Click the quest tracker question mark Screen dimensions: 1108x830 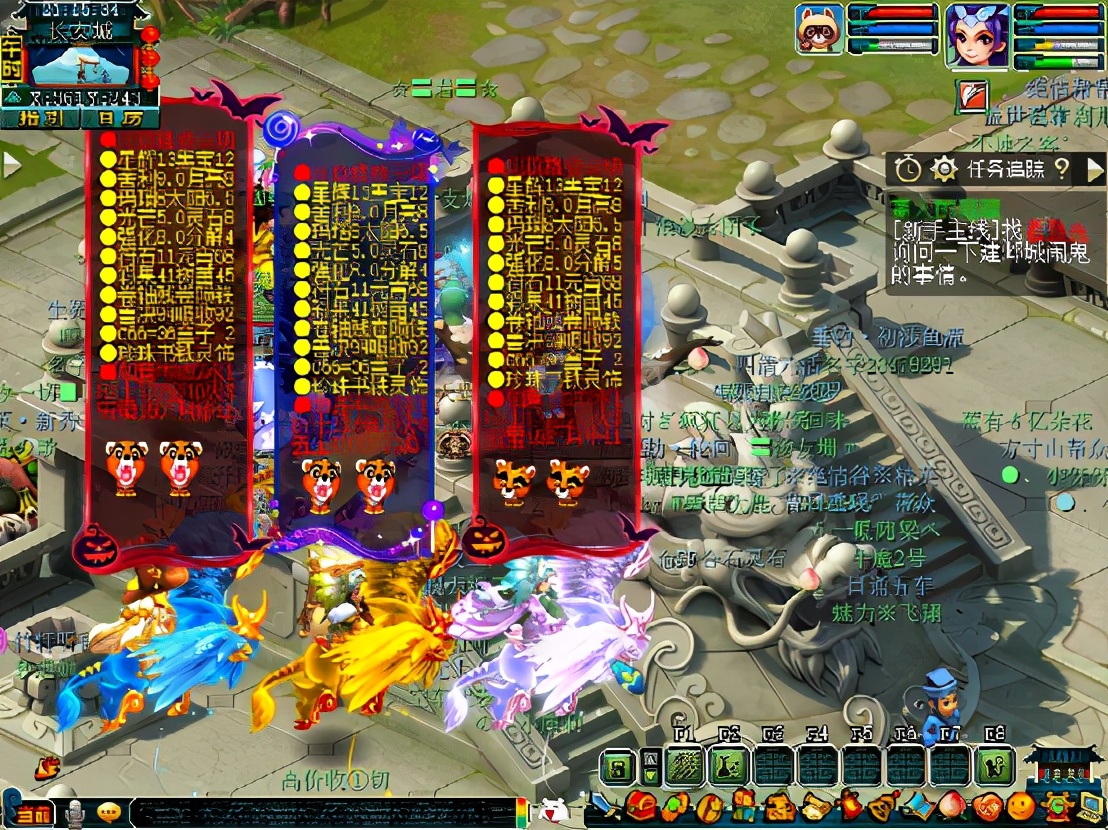click(1062, 169)
